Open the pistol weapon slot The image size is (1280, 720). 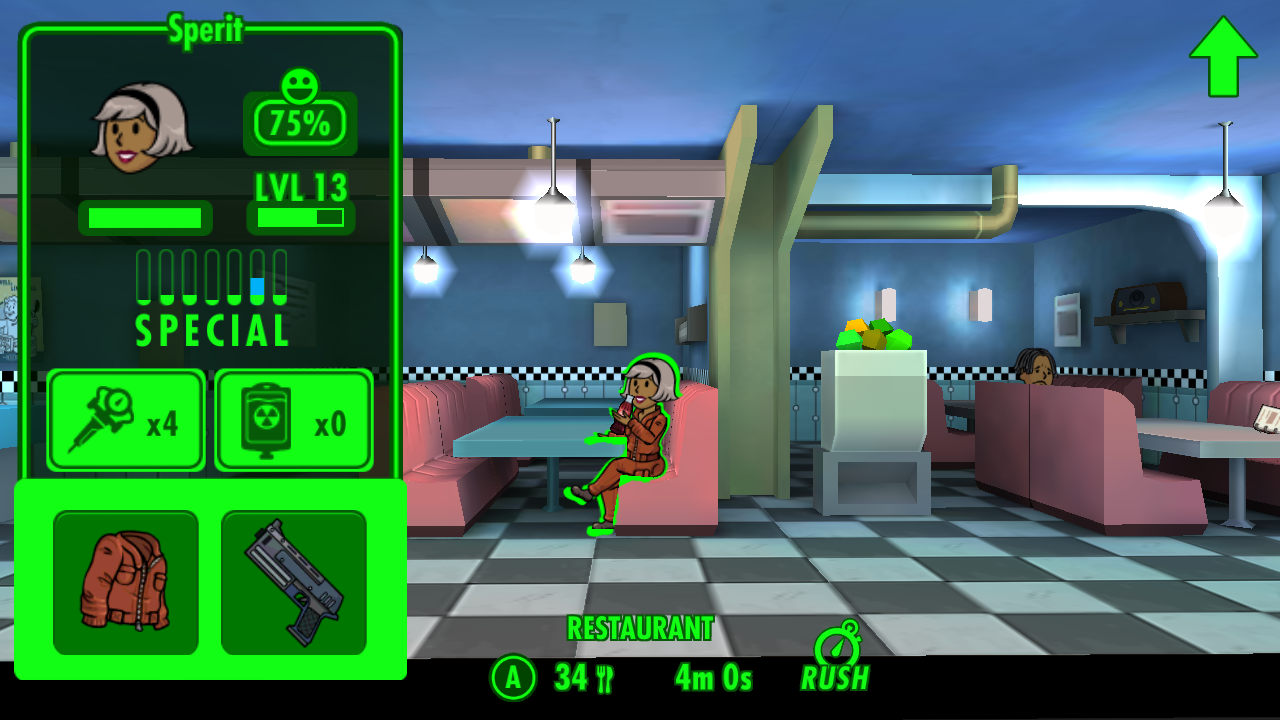pyautogui.click(x=294, y=582)
